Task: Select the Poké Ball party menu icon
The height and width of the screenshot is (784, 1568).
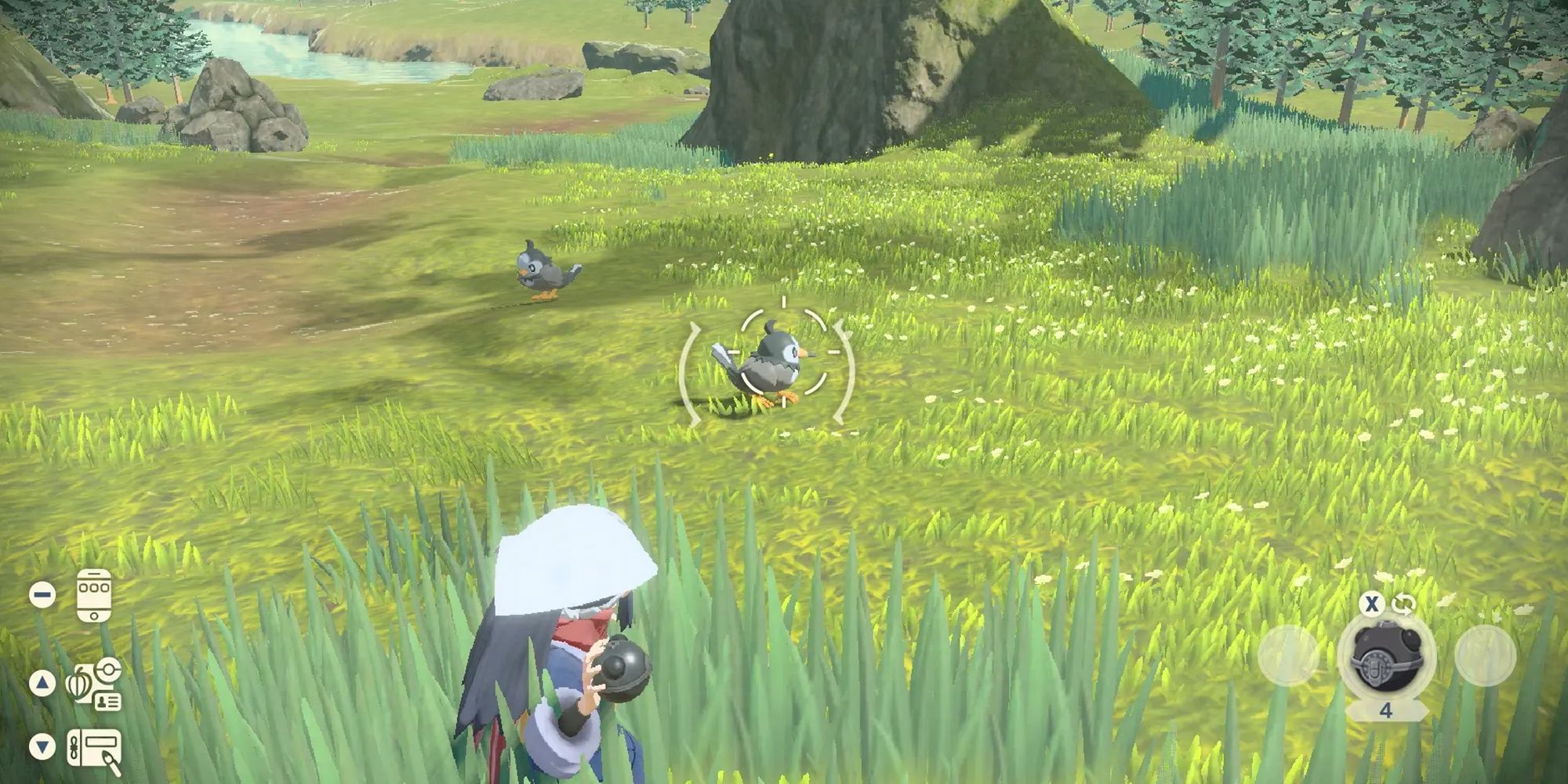Action: click(x=109, y=668)
